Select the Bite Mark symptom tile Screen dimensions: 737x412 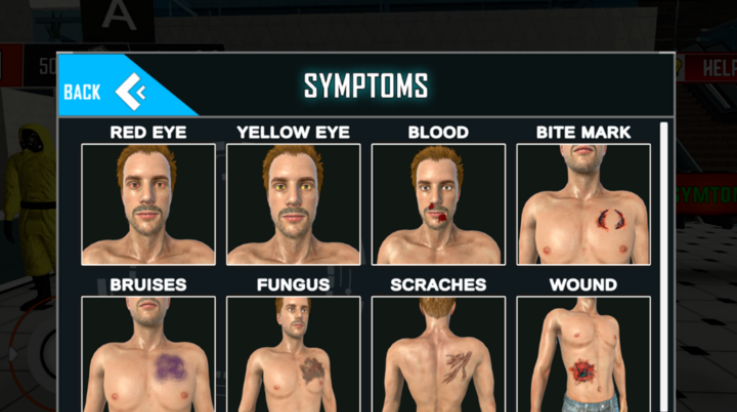(x=583, y=204)
